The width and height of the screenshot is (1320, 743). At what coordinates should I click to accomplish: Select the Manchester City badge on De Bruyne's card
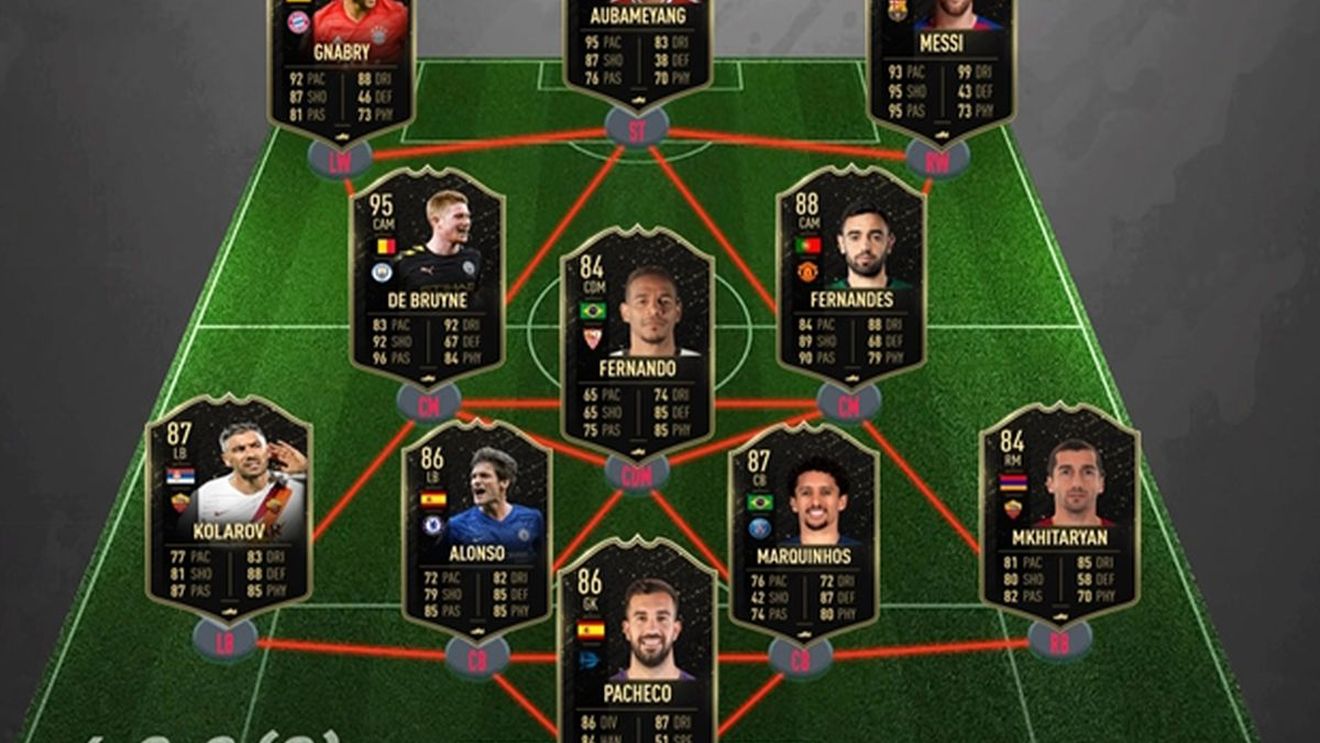pos(382,271)
